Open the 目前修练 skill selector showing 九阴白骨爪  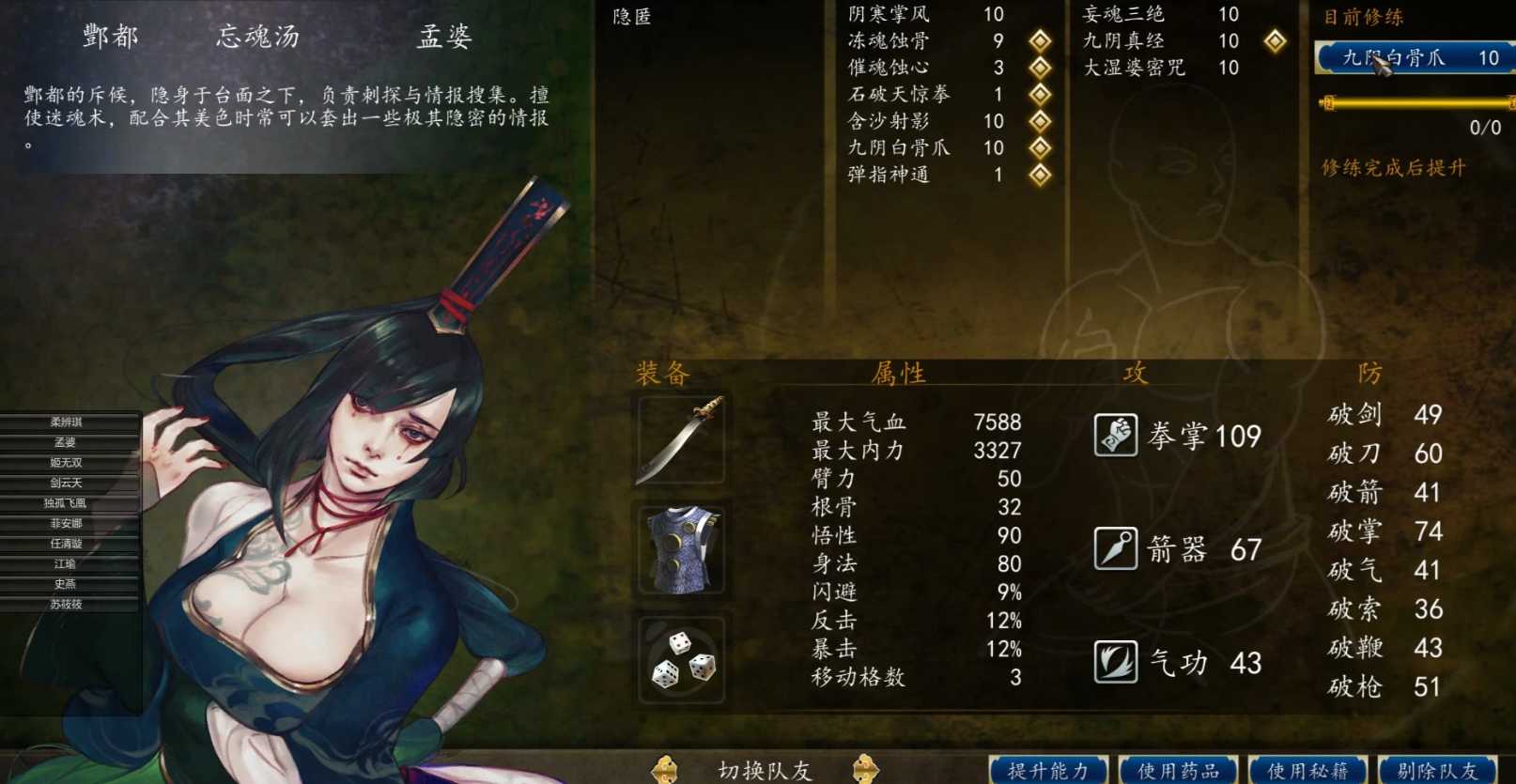pyautogui.click(x=1409, y=58)
